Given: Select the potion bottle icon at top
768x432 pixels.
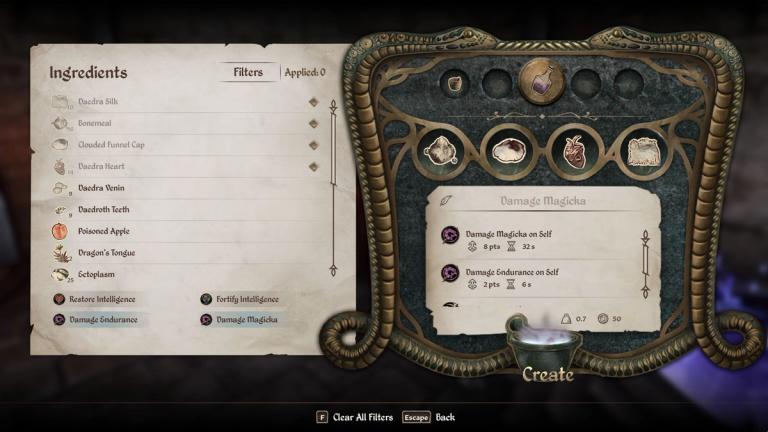Looking at the screenshot, I should tap(541, 82).
